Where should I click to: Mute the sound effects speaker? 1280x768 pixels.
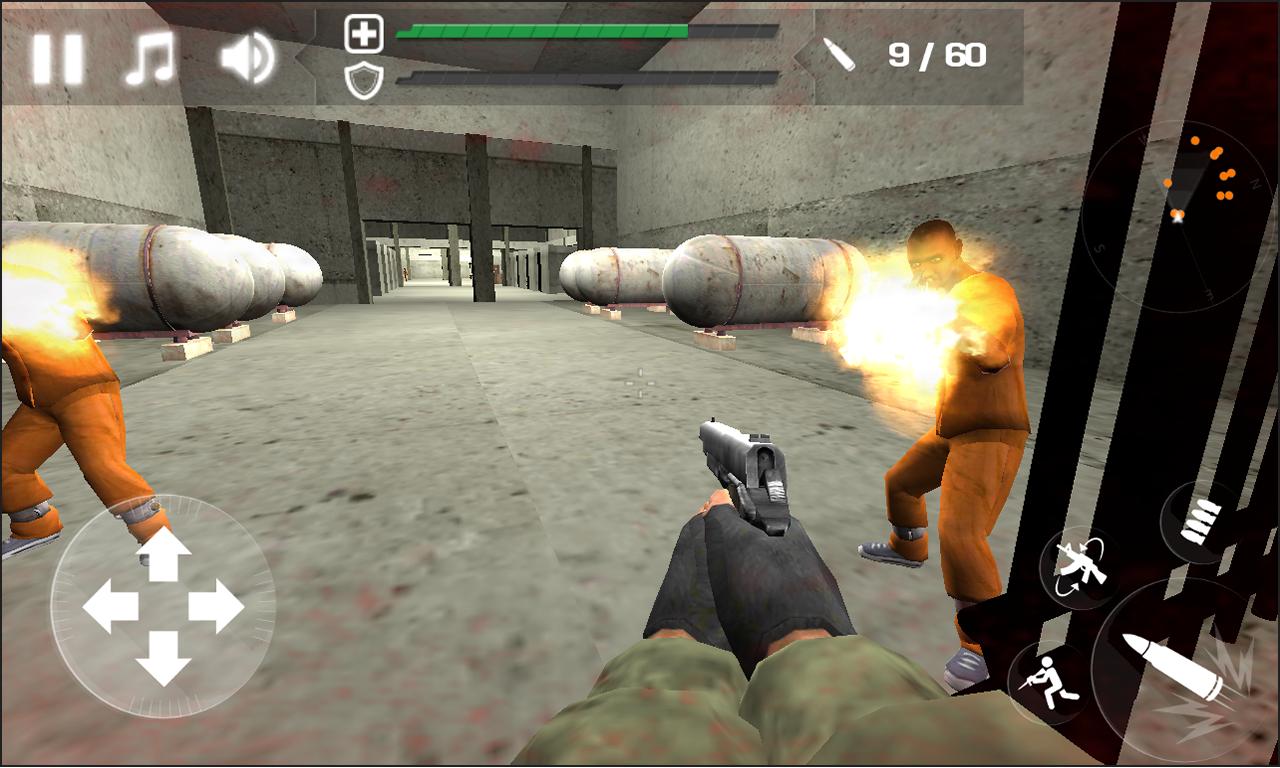click(246, 58)
